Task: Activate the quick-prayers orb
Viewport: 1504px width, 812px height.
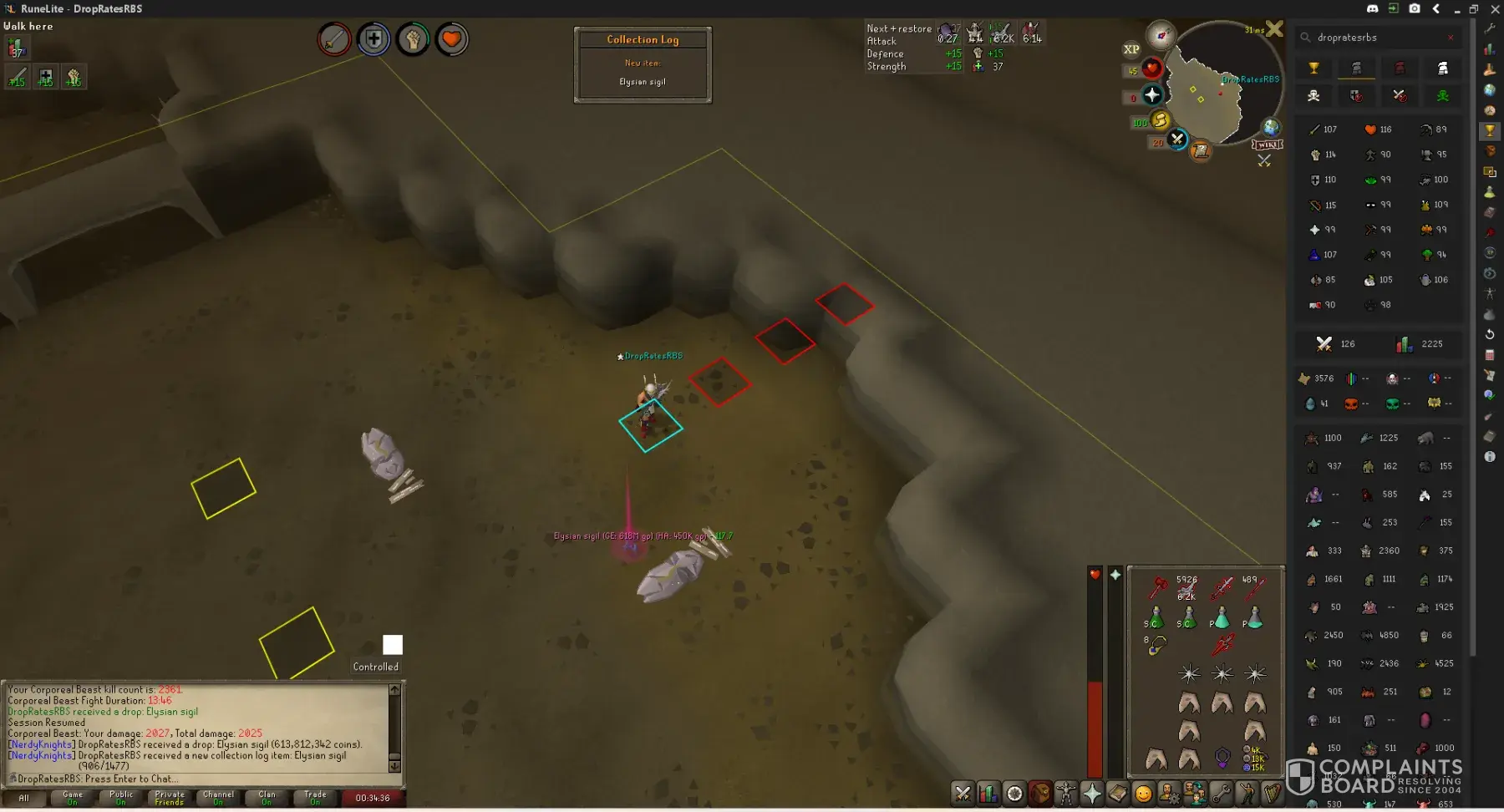Action: click(x=1152, y=94)
